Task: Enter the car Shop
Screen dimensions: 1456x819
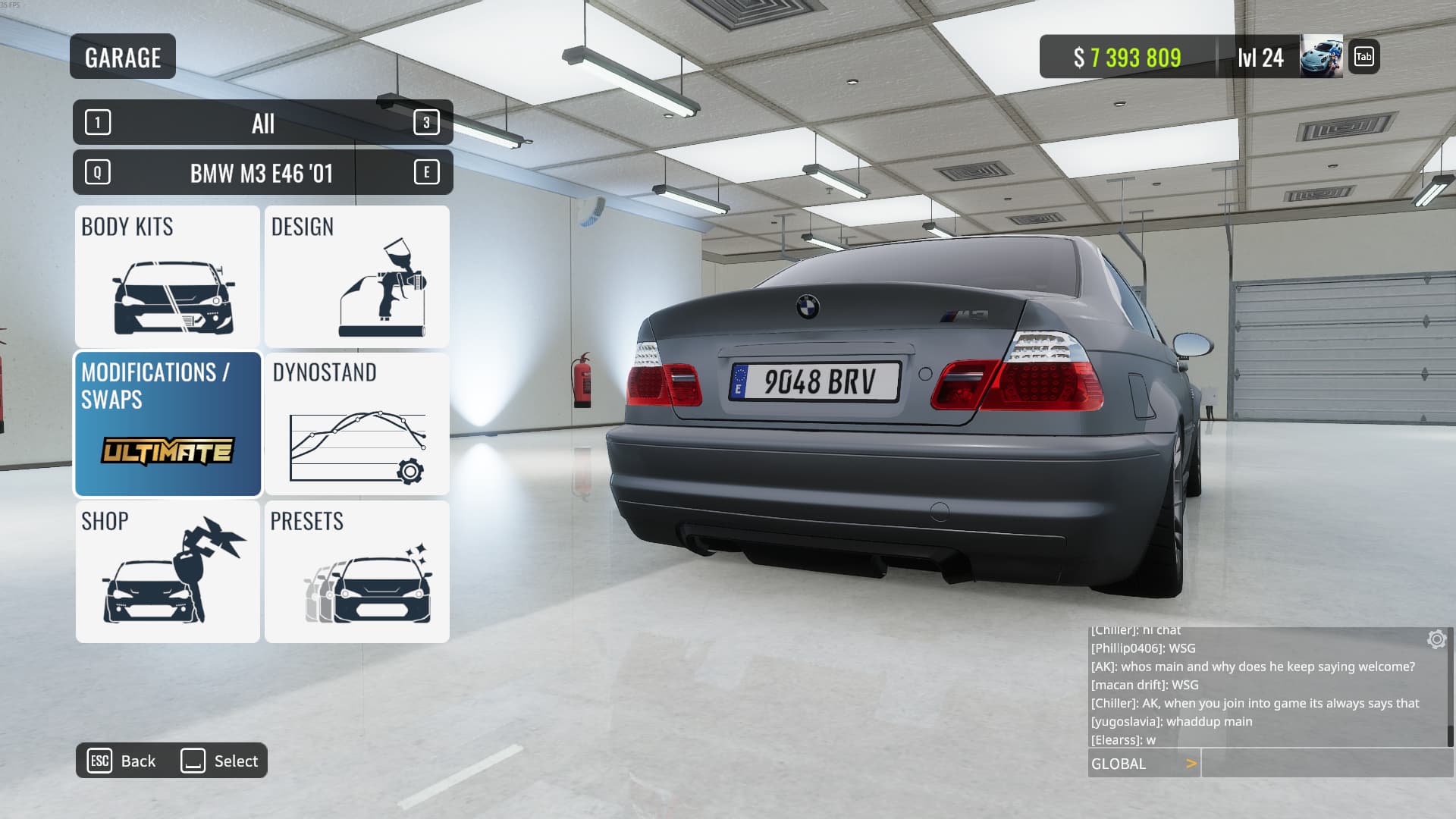Action: (168, 572)
